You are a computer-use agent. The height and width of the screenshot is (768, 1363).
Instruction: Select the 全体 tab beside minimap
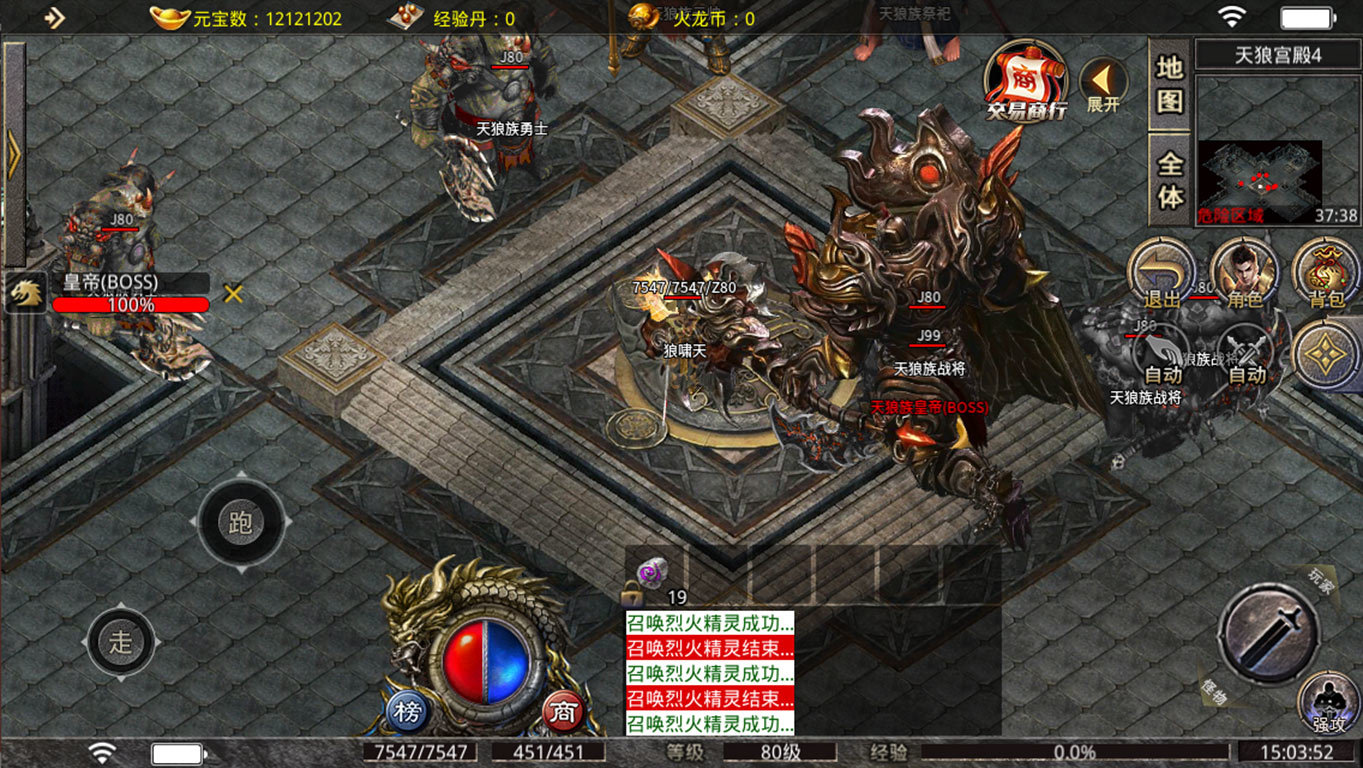[1169, 180]
